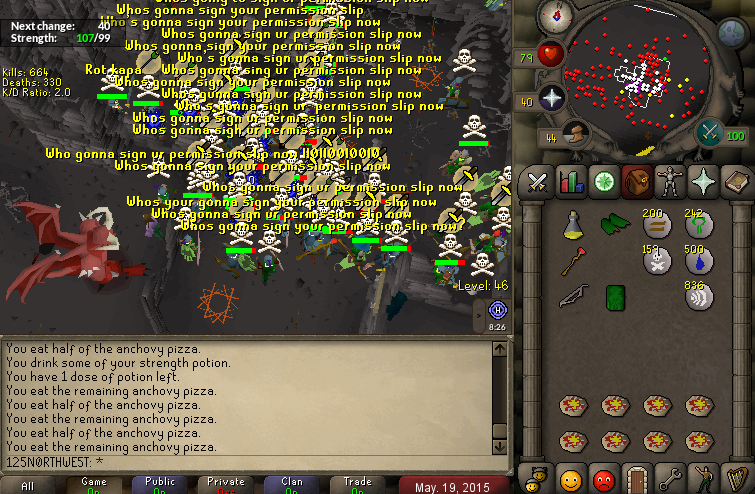Image resolution: width=755 pixels, height=494 pixels.
Task: Switch to the Magic spellbook tab
Action: [736, 181]
